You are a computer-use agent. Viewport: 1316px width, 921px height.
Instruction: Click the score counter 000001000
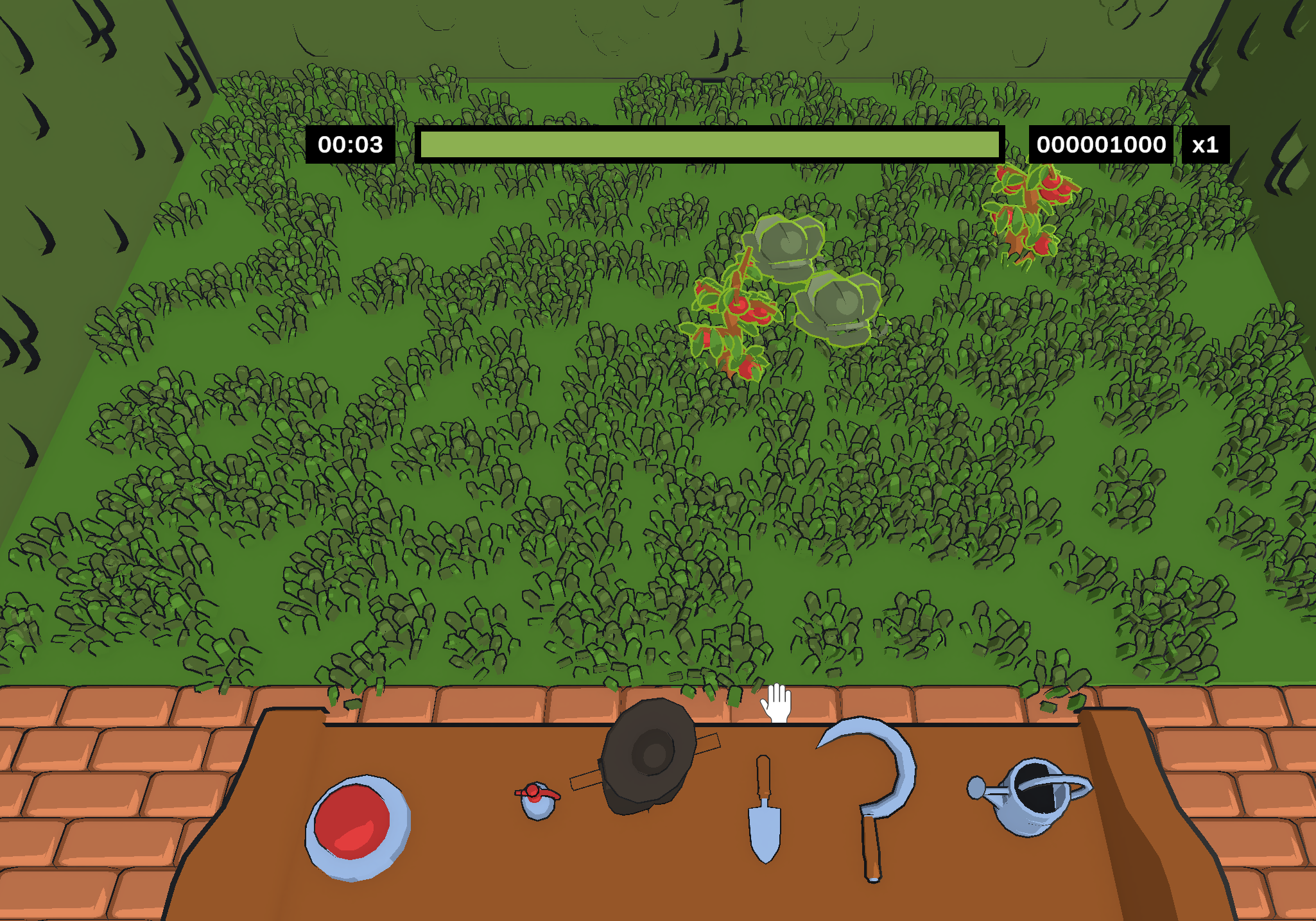1102,144
